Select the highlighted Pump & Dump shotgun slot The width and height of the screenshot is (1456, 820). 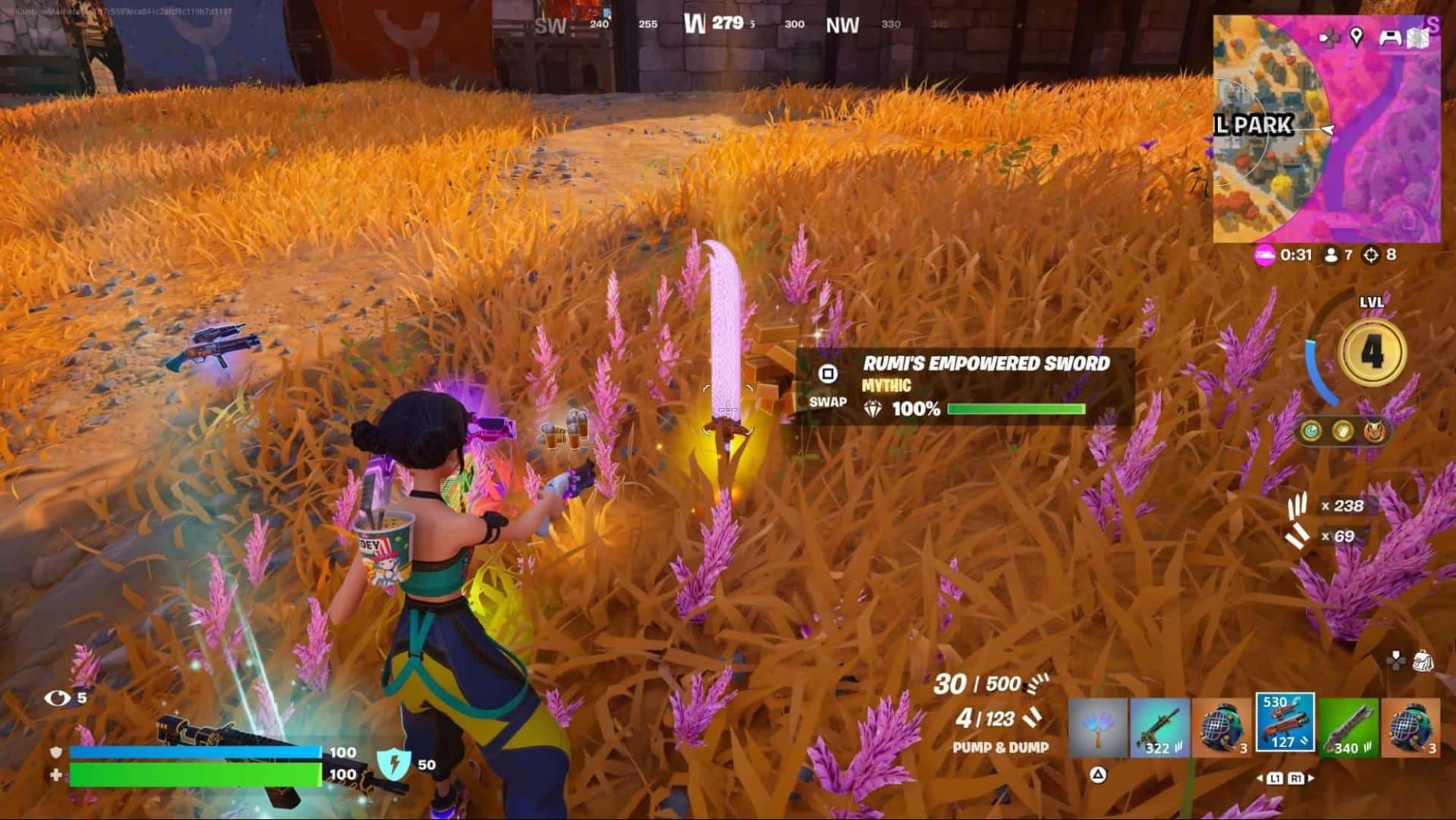[1285, 723]
